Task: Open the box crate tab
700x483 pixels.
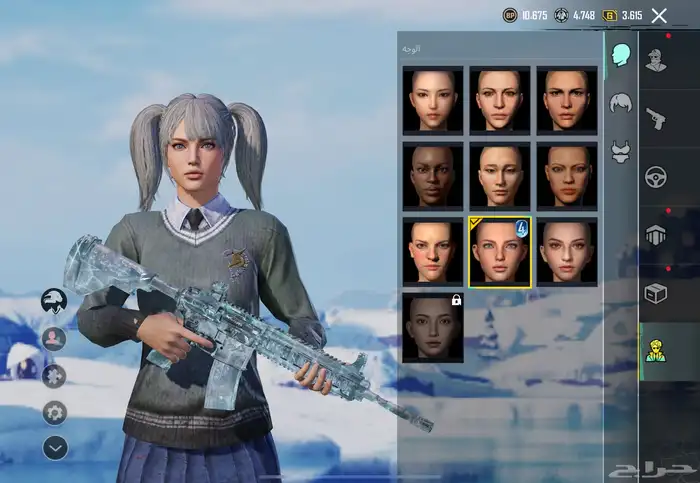Action: click(656, 293)
